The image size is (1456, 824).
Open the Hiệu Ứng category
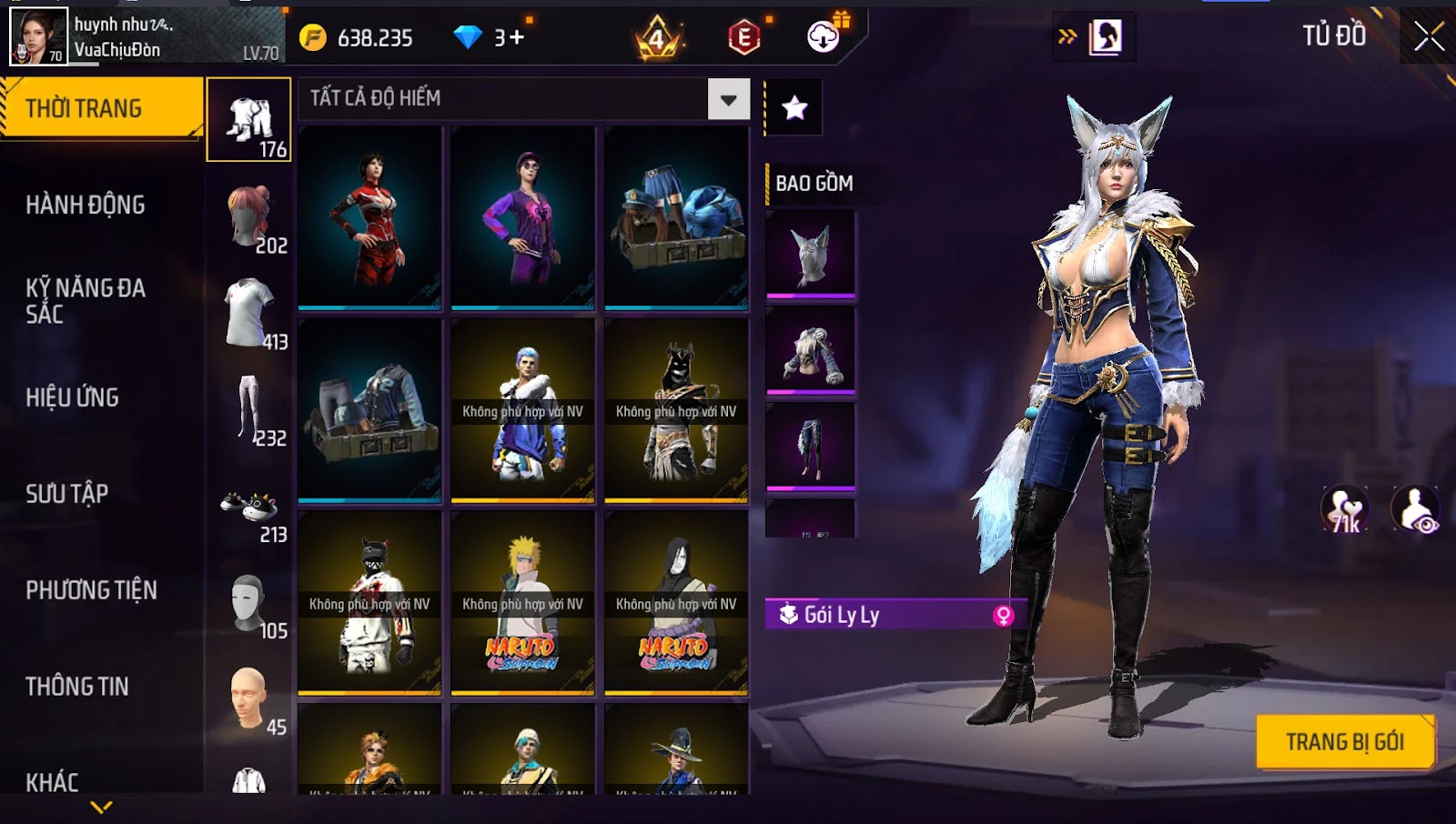pyautogui.click(x=73, y=397)
